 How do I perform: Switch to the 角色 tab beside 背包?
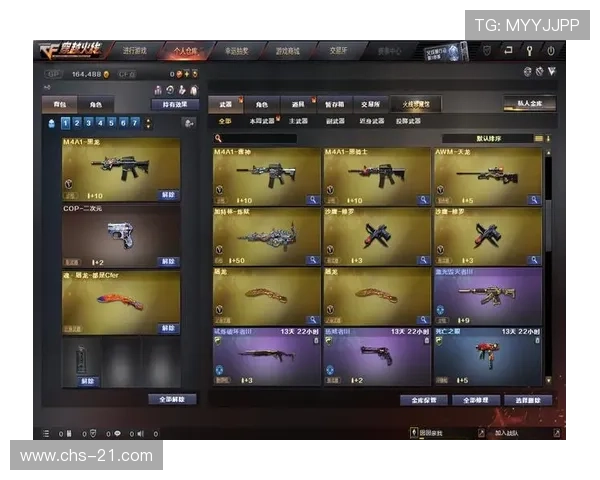pyautogui.click(x=96, y=104)
